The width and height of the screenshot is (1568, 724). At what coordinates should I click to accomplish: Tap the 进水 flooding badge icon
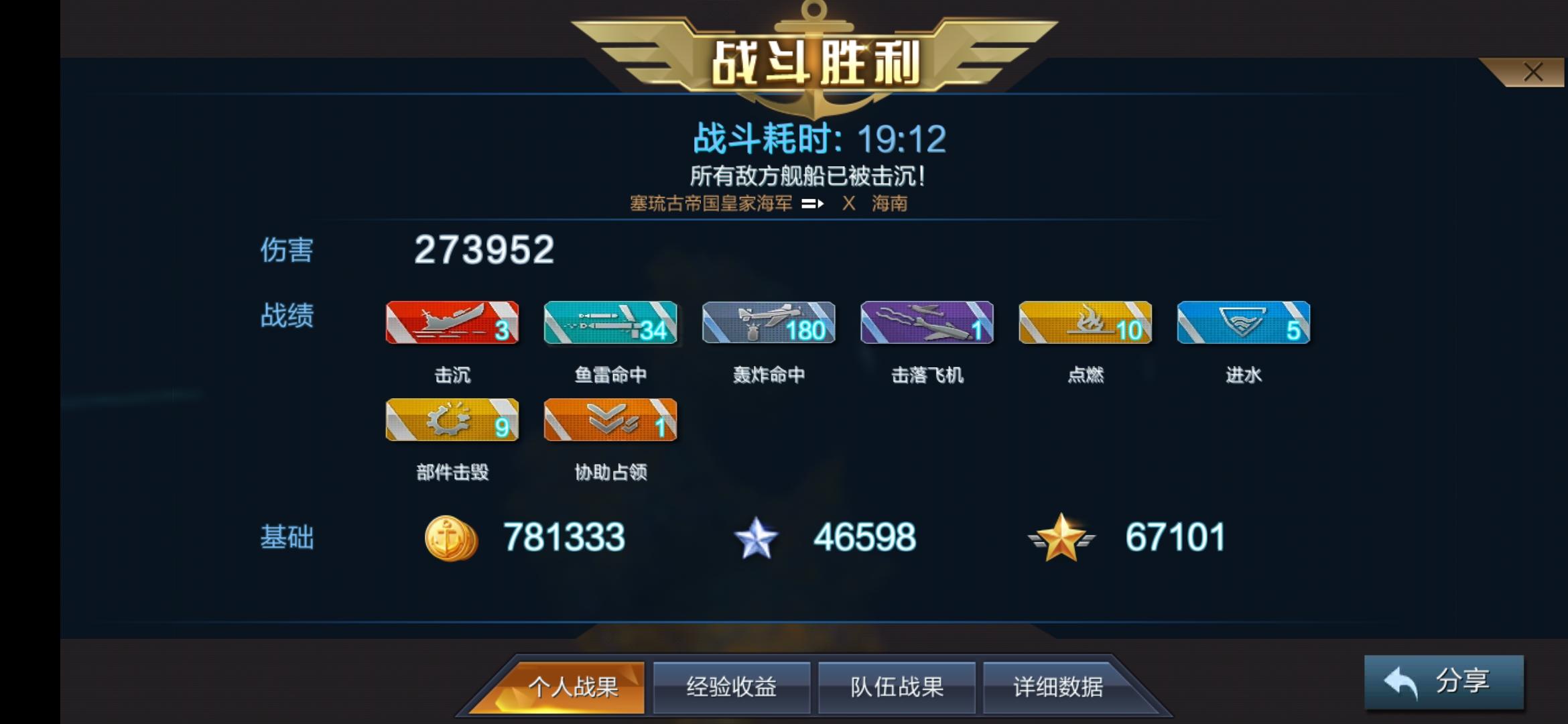pos(1244,324)
